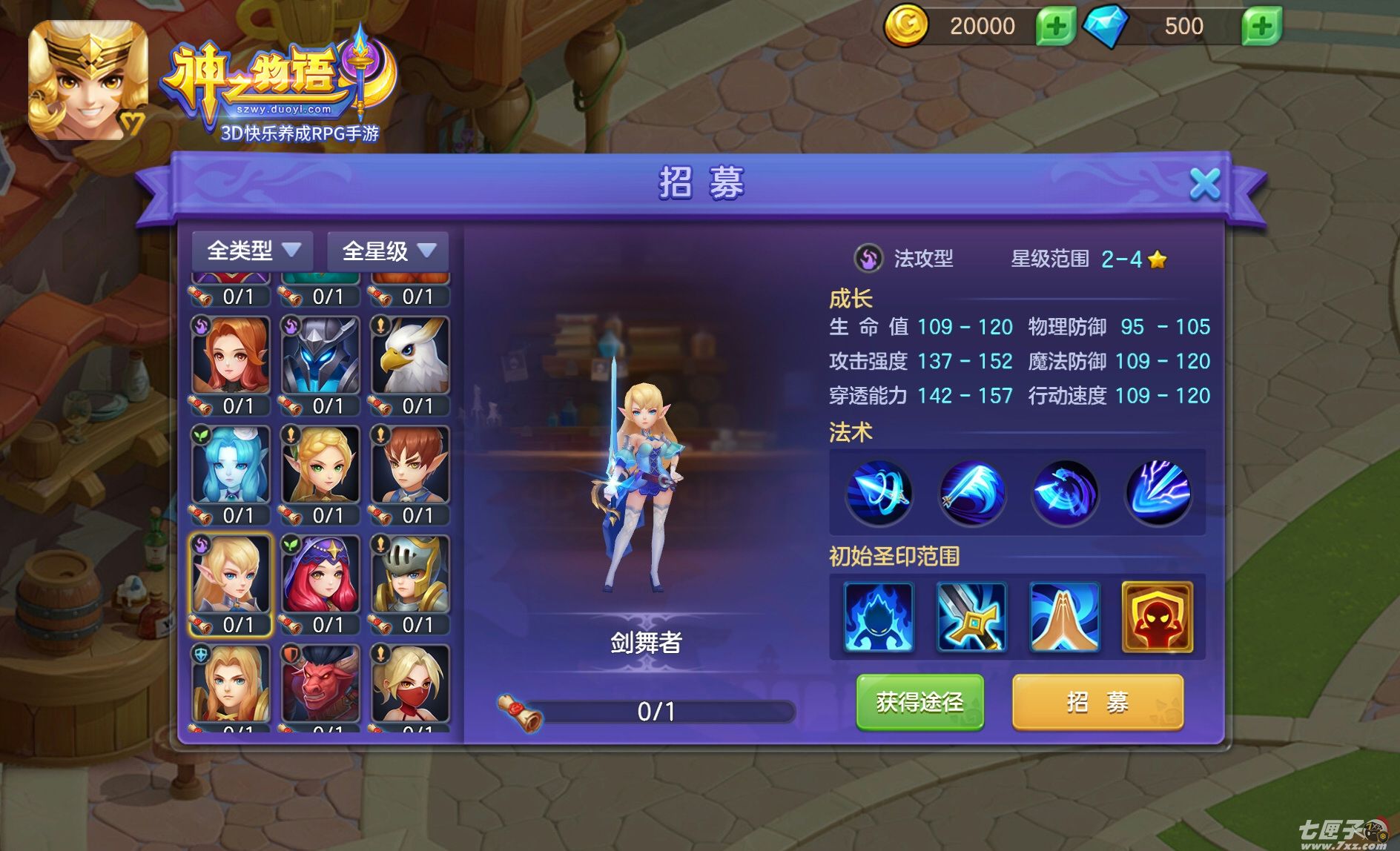The height and width of the screenshot is (851, 1400).
Task: Open the 全类型 type filter dropdown
Action: pyautogui.click(x=253, y=251)
